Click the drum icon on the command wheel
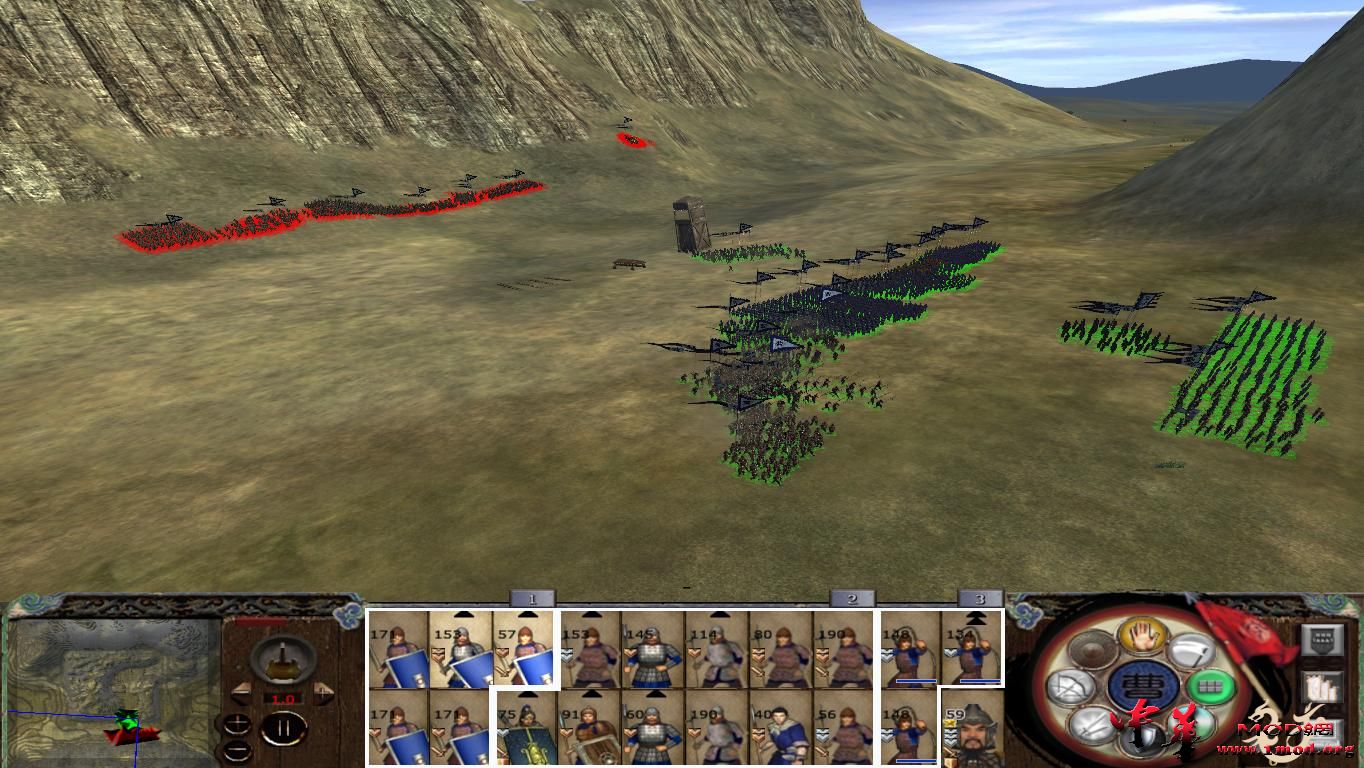The height and width of the screenshot is (768, 1364). [x=1090, y=647]
